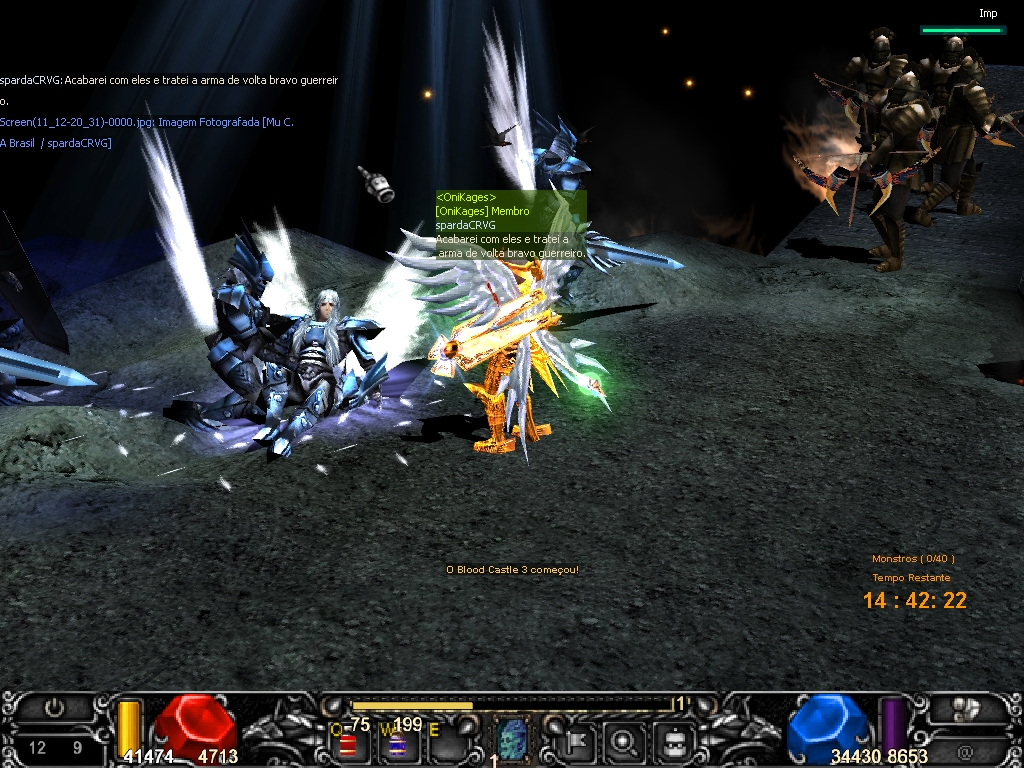Open the flag button on the bar
1024x768 pixels.
[578, 742]
